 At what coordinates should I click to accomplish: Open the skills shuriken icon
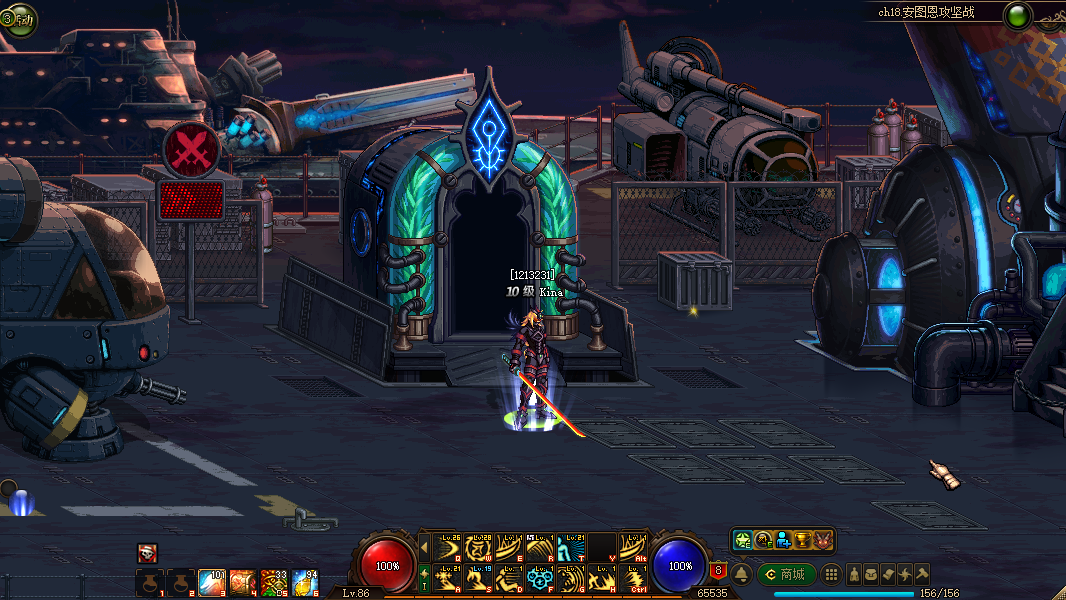pyautogui.click(x=905, y=574)
